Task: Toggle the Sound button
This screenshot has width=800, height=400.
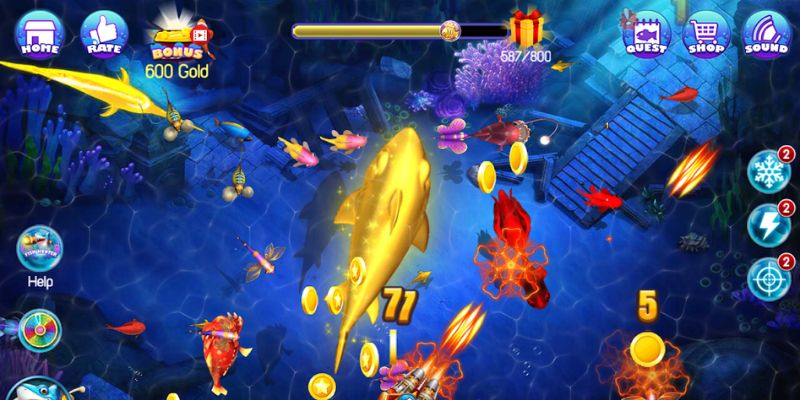Action: (x=766, y=33)
